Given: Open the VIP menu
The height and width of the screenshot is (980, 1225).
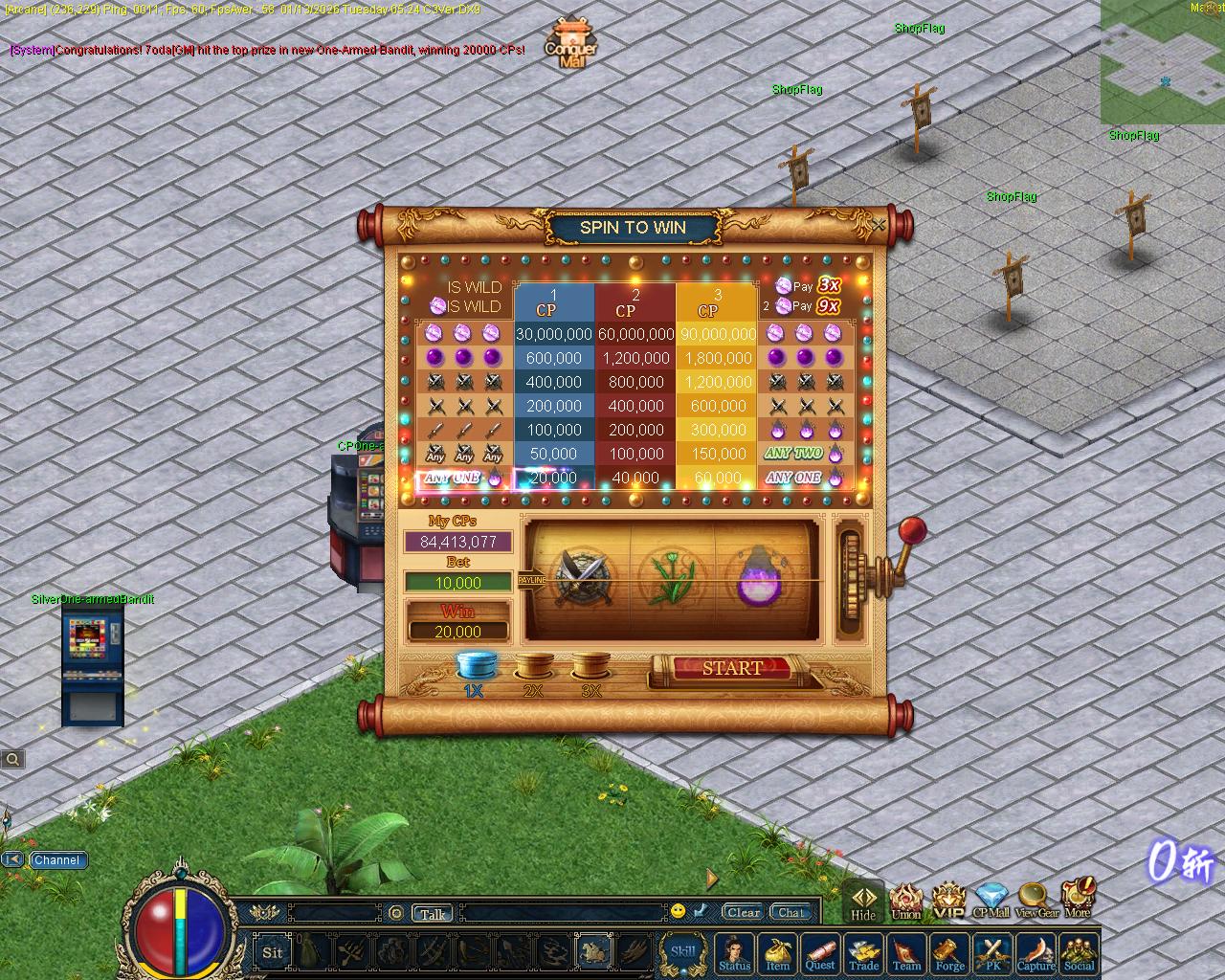Looking at the screenshot, I should point(948,902).
